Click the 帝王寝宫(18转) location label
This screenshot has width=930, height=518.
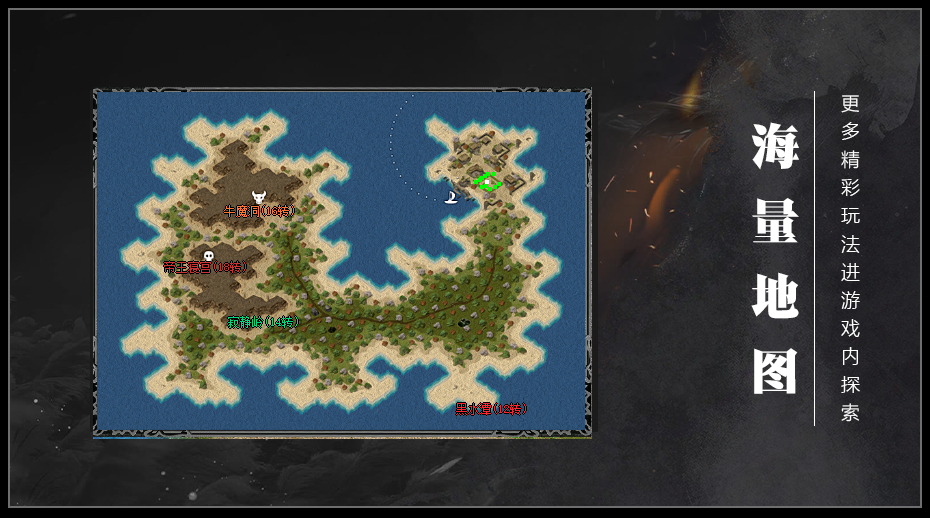(204, 267)
